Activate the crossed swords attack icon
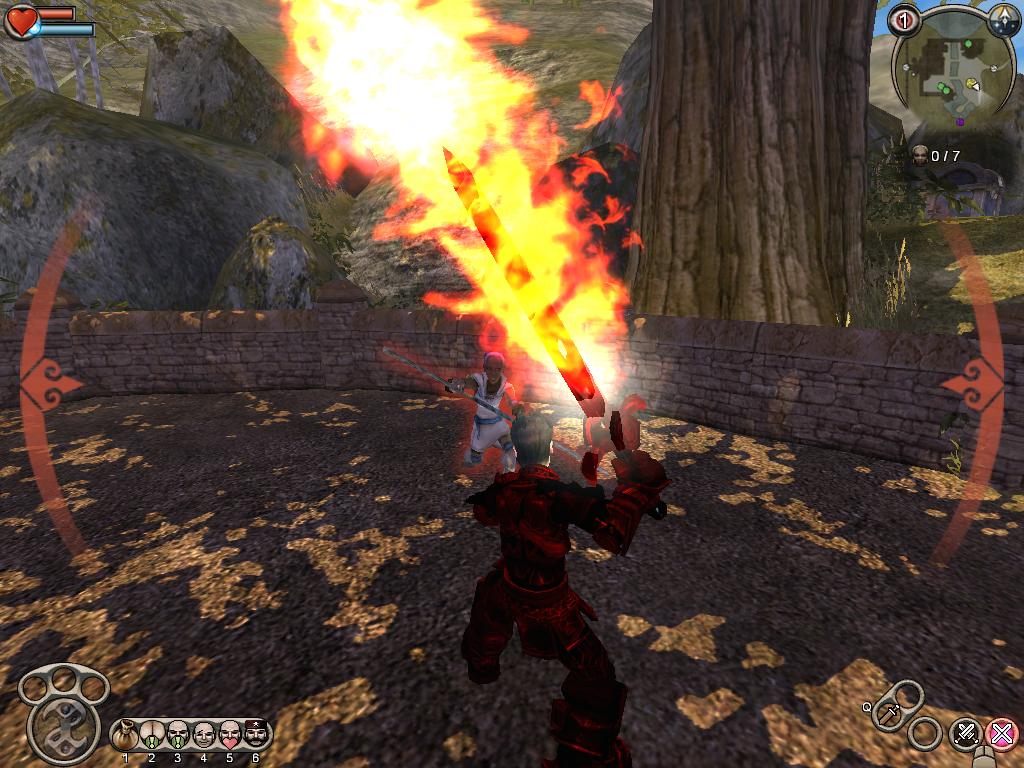 966,733
